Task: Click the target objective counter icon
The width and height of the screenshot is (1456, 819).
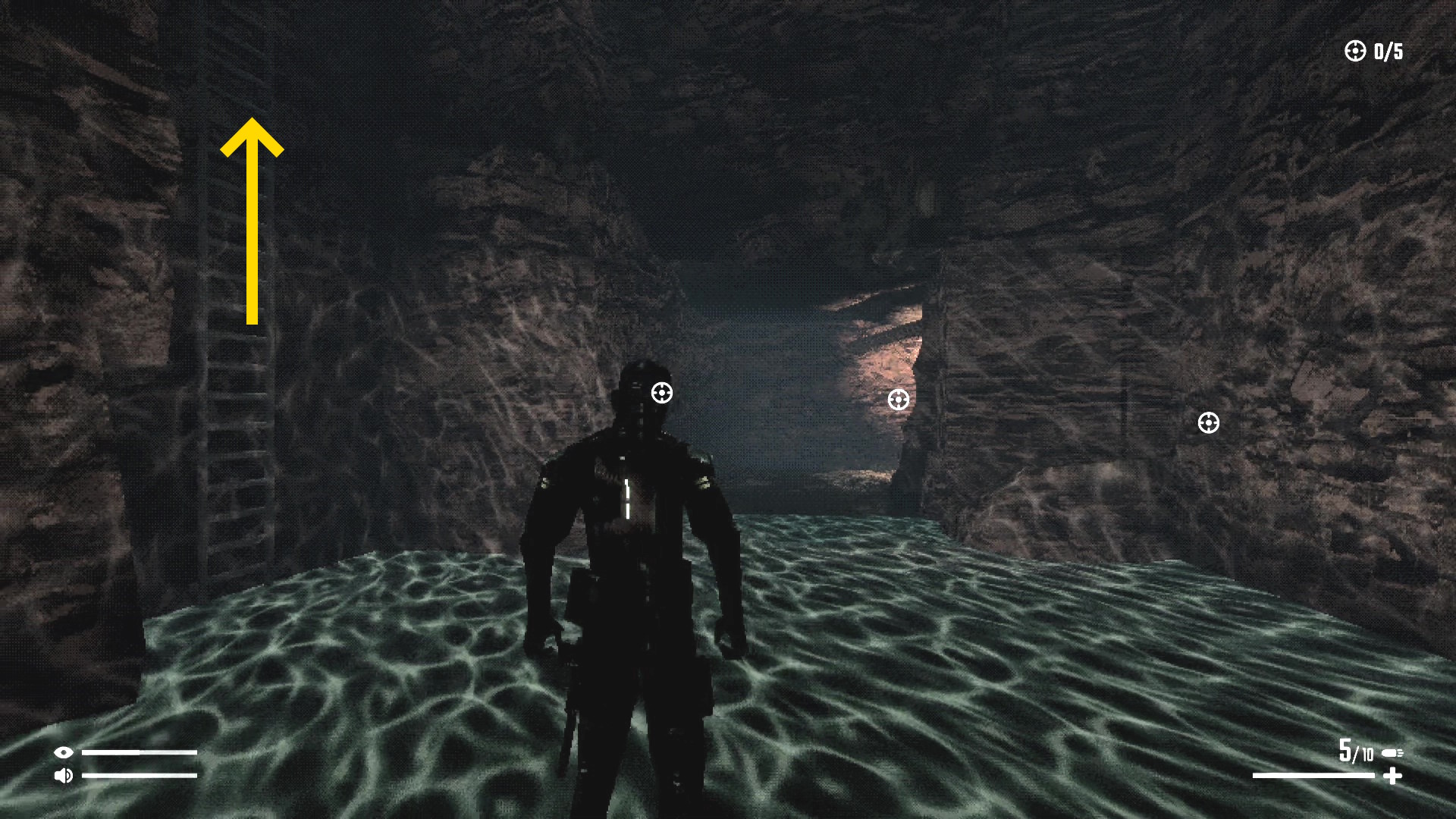Action: click(x=1354, y=51)
